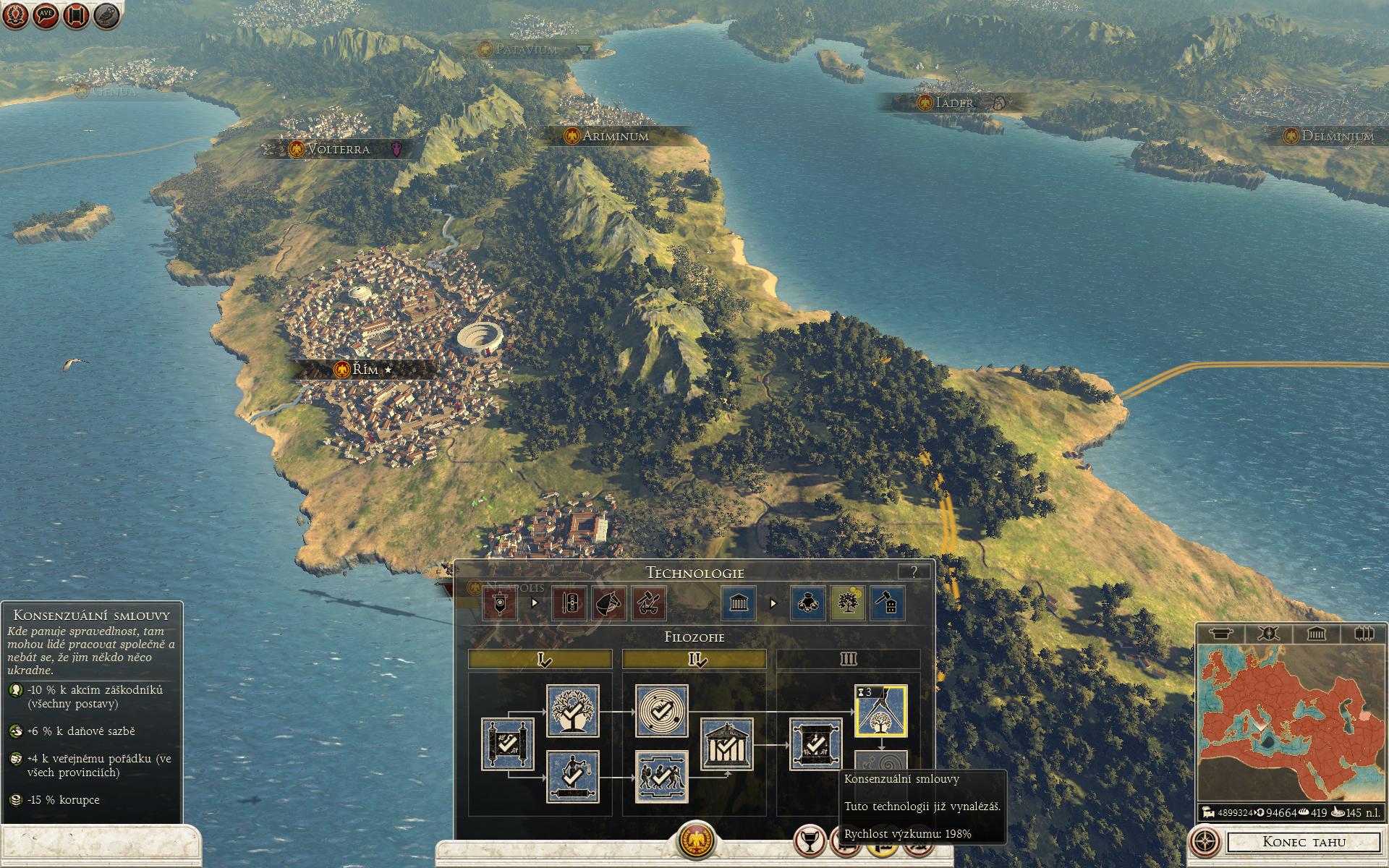Image resolution: width=1389 pixels, height=868 pixels.
Task: End the turn with Konec tahu
Action: tap(1304, 842)
